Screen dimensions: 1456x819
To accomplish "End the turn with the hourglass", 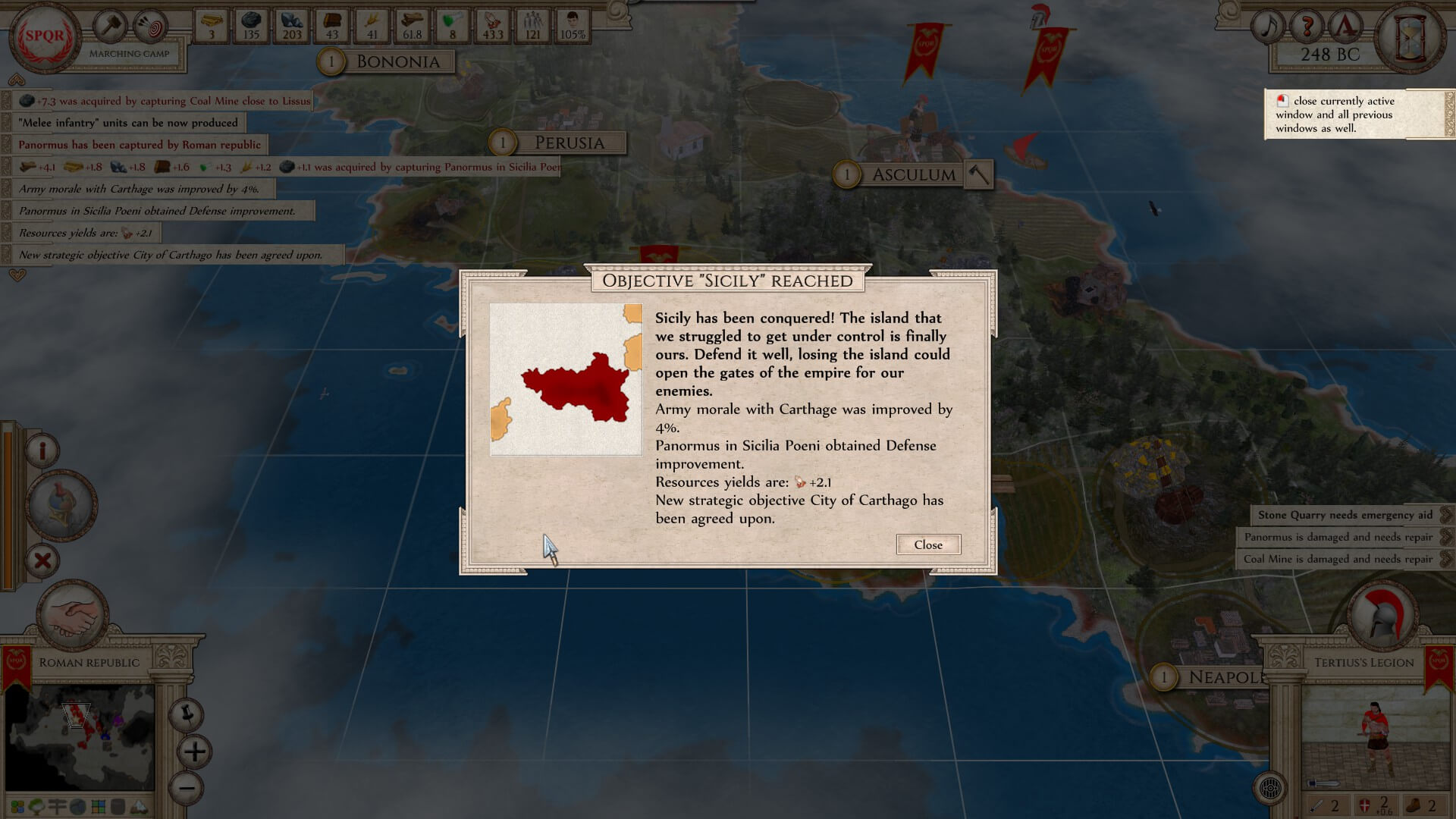I will click(1410, 37).
